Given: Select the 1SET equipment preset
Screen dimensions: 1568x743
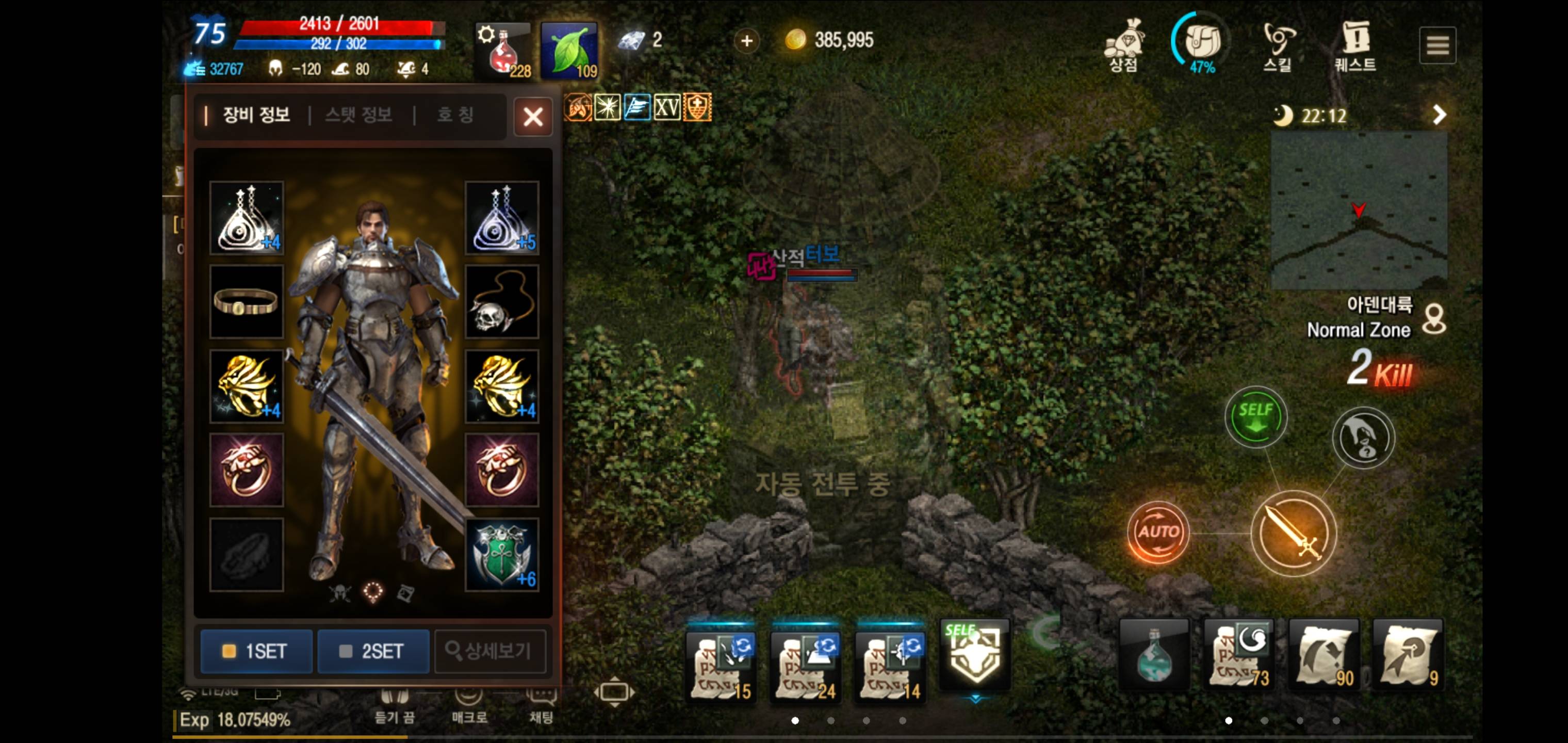Looking at the screenshot, I should point(256,651).
